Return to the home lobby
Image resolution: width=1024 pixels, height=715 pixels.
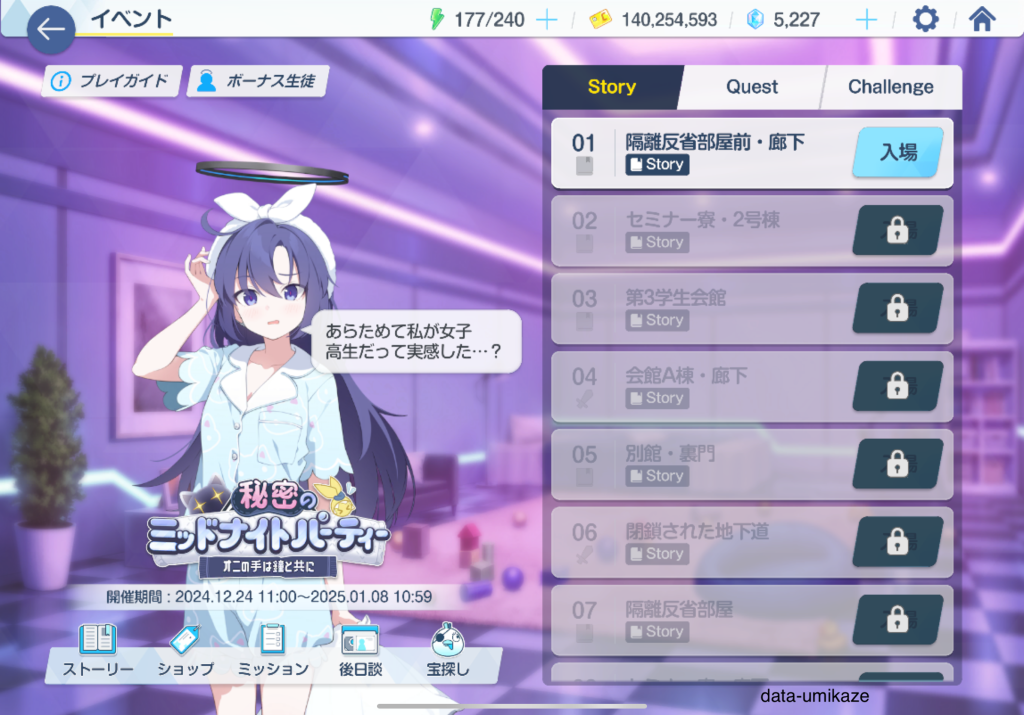[x=983, y=20]
